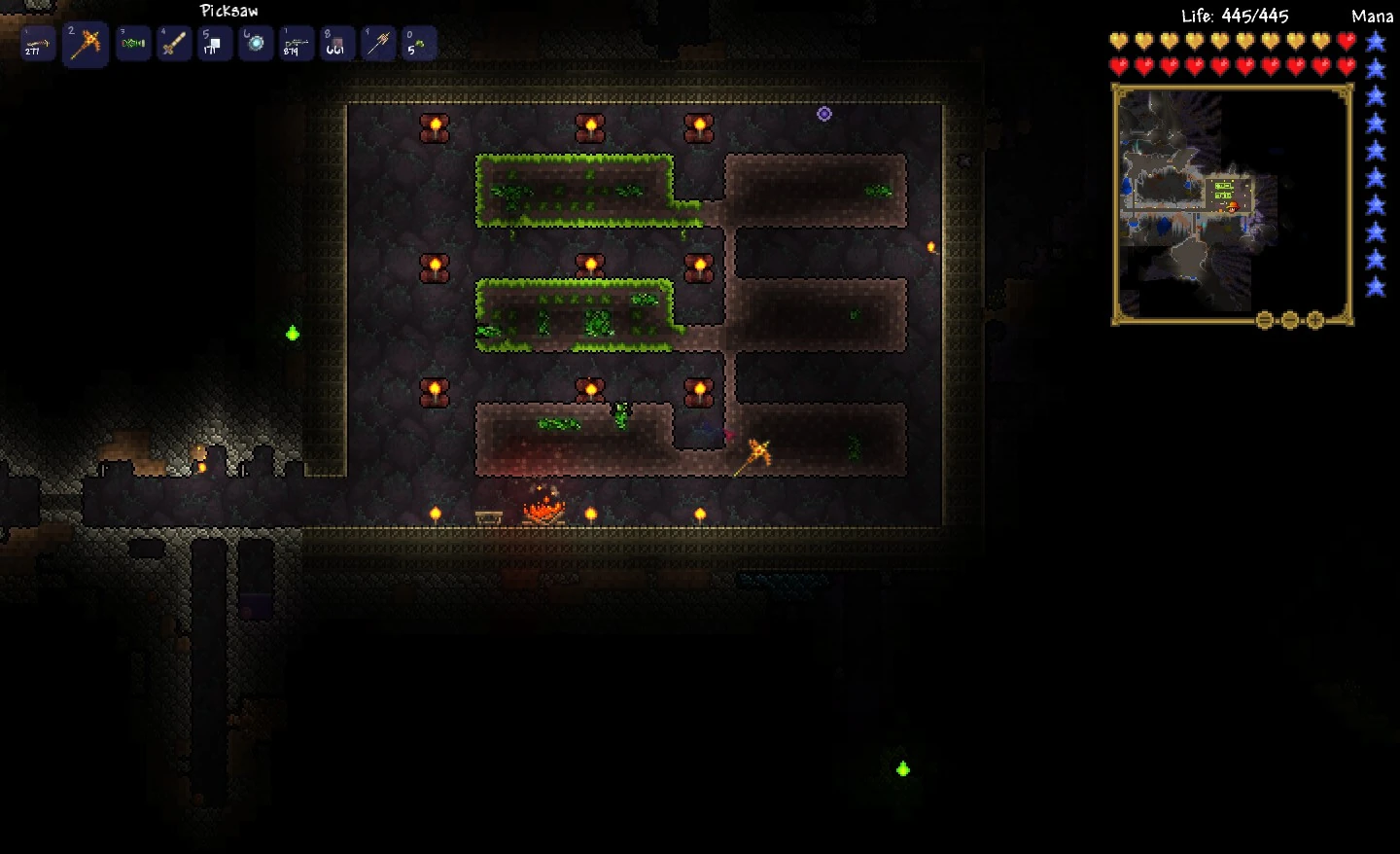Zoom out on the minimap with the minus button
Viewport: 1400px width, 854px height.
(x=1290, y=318)
